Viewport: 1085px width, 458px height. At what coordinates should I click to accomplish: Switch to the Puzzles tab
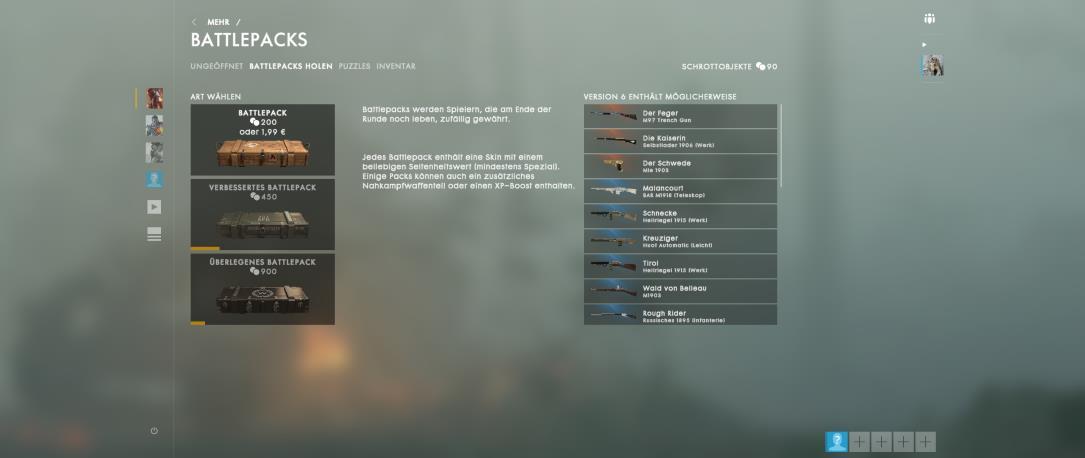(354, 67)
